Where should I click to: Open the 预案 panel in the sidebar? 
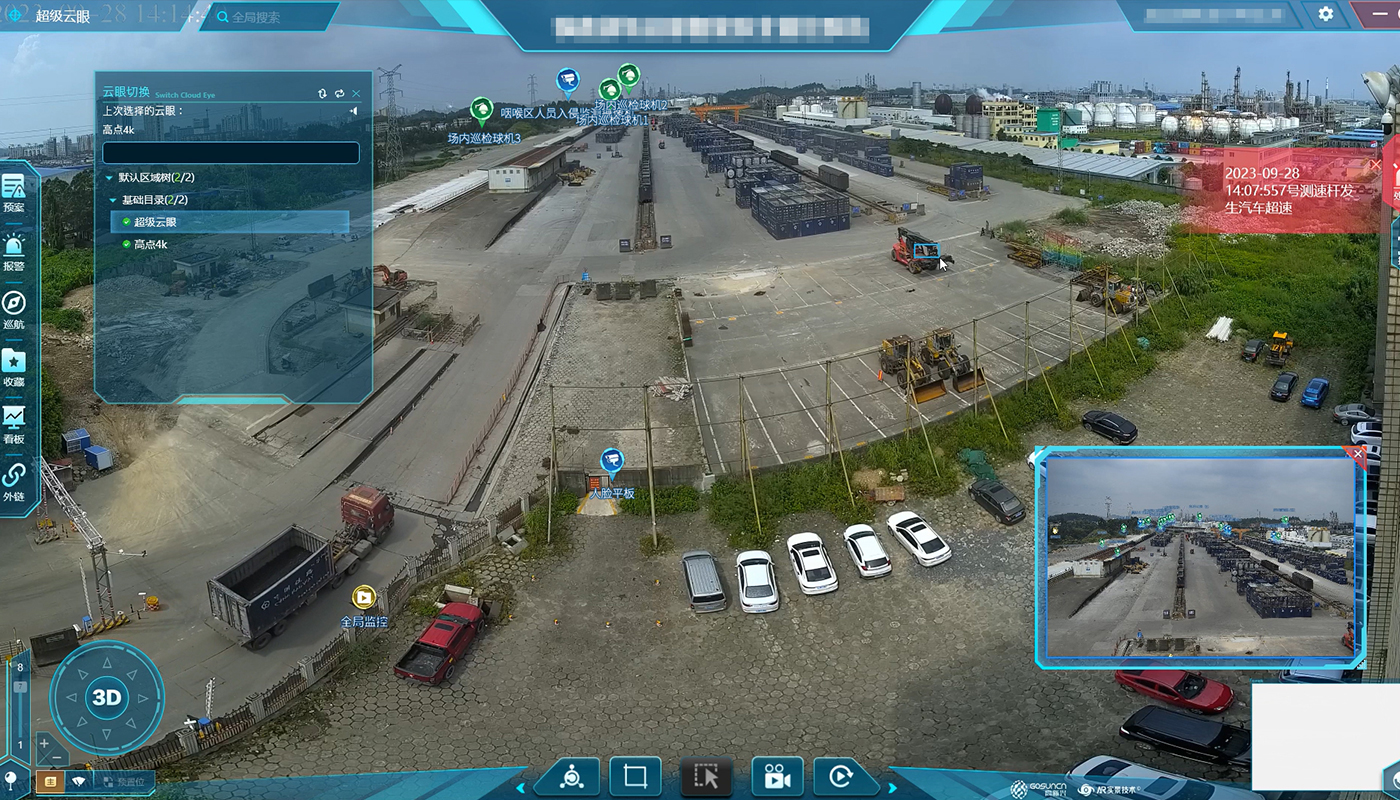(14, 193)
